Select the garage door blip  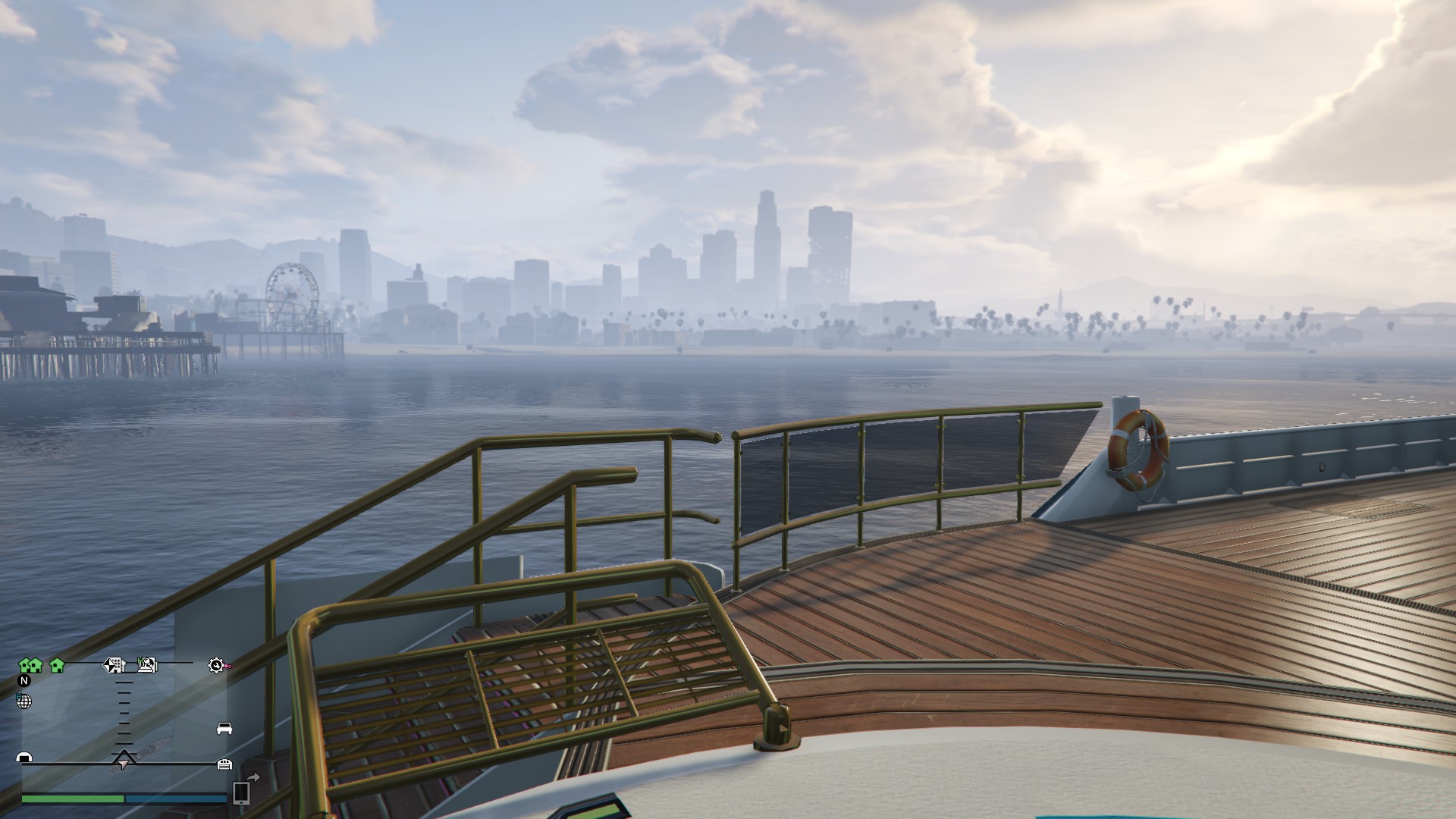224,764
